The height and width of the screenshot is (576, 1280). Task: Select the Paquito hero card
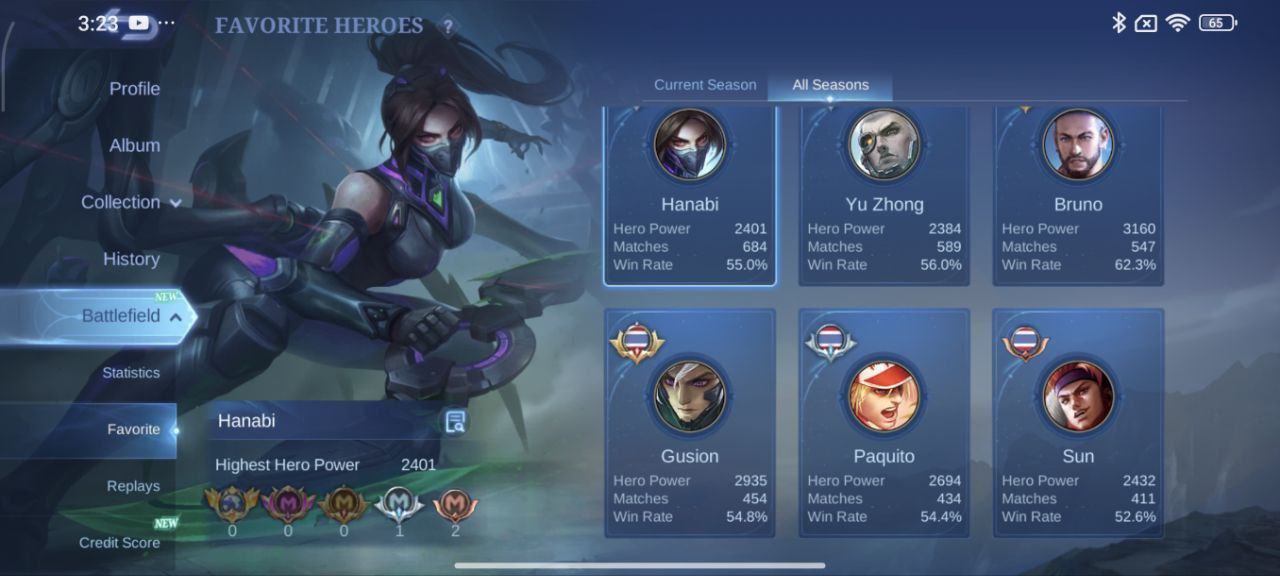[x=884, y=424]
